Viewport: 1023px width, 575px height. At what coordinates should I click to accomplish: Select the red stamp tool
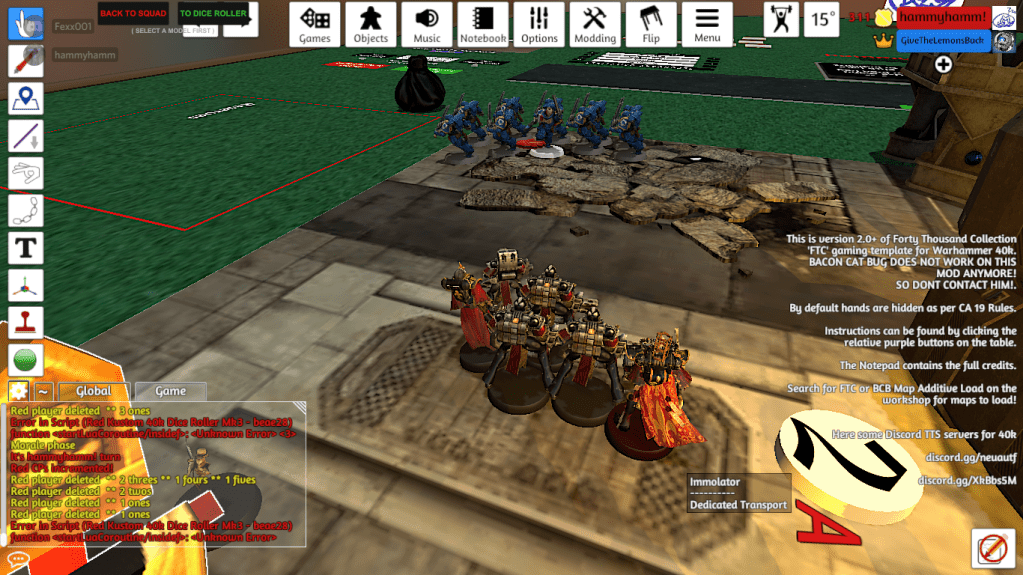pos(25,322)
